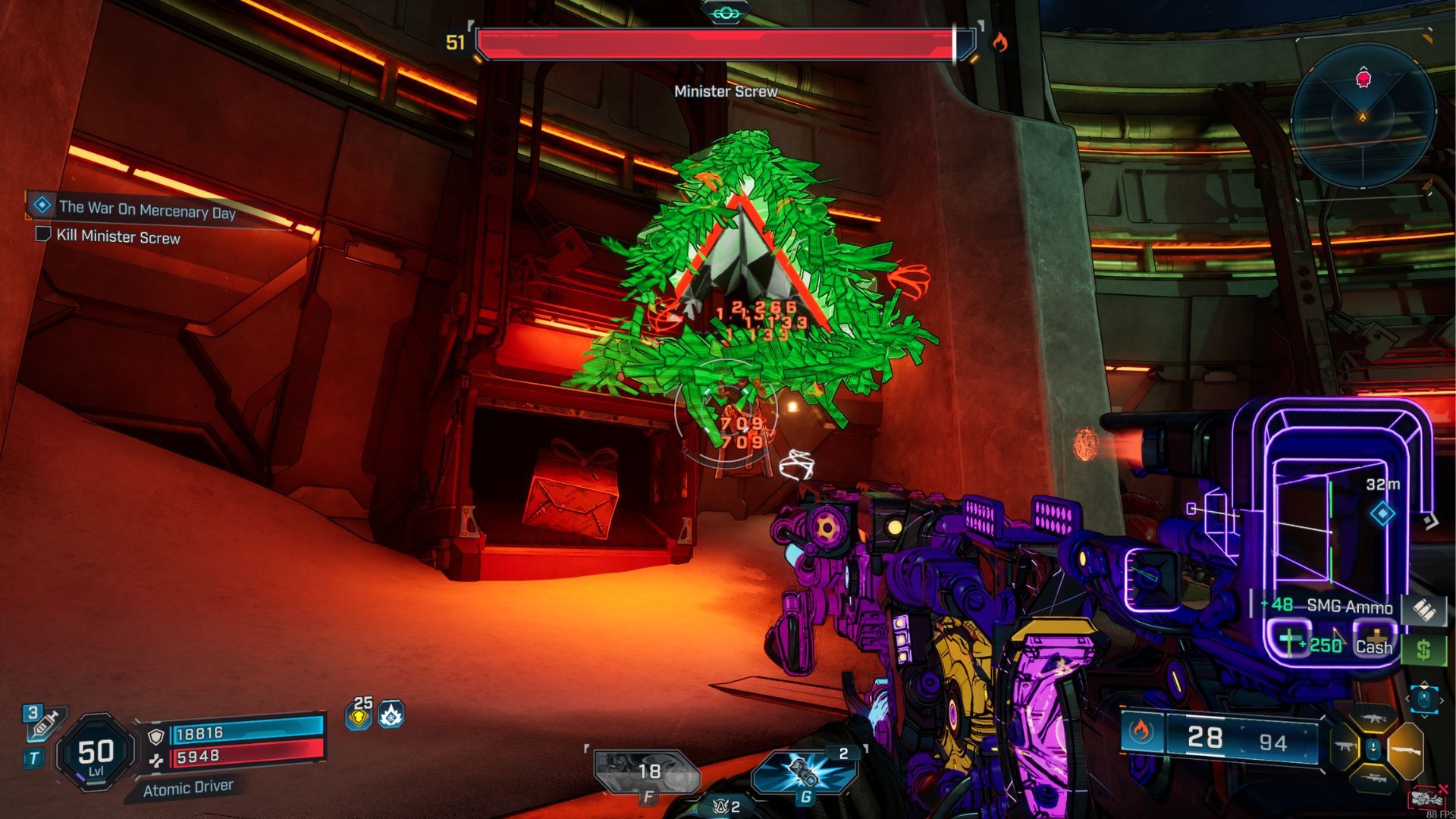
Task: Click the blue snowflake leaf buff icon
Action: pos(391,714)
